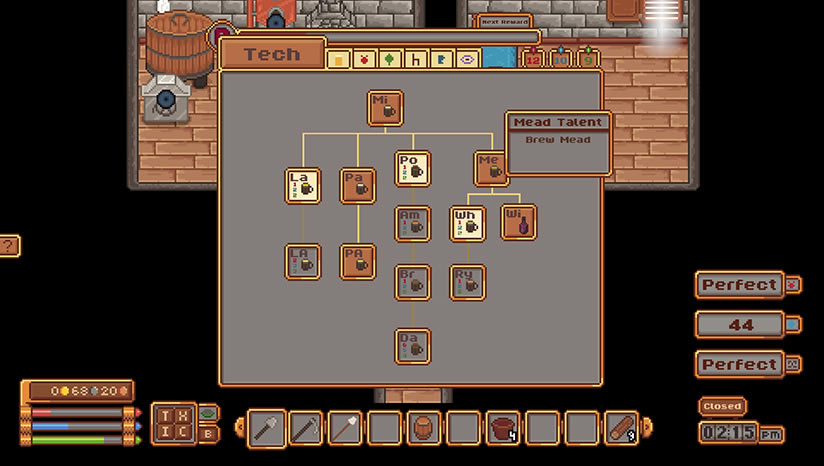
Task: Pick the Me mead talent node
Action: pyautogui.click(x=491, y=168)
